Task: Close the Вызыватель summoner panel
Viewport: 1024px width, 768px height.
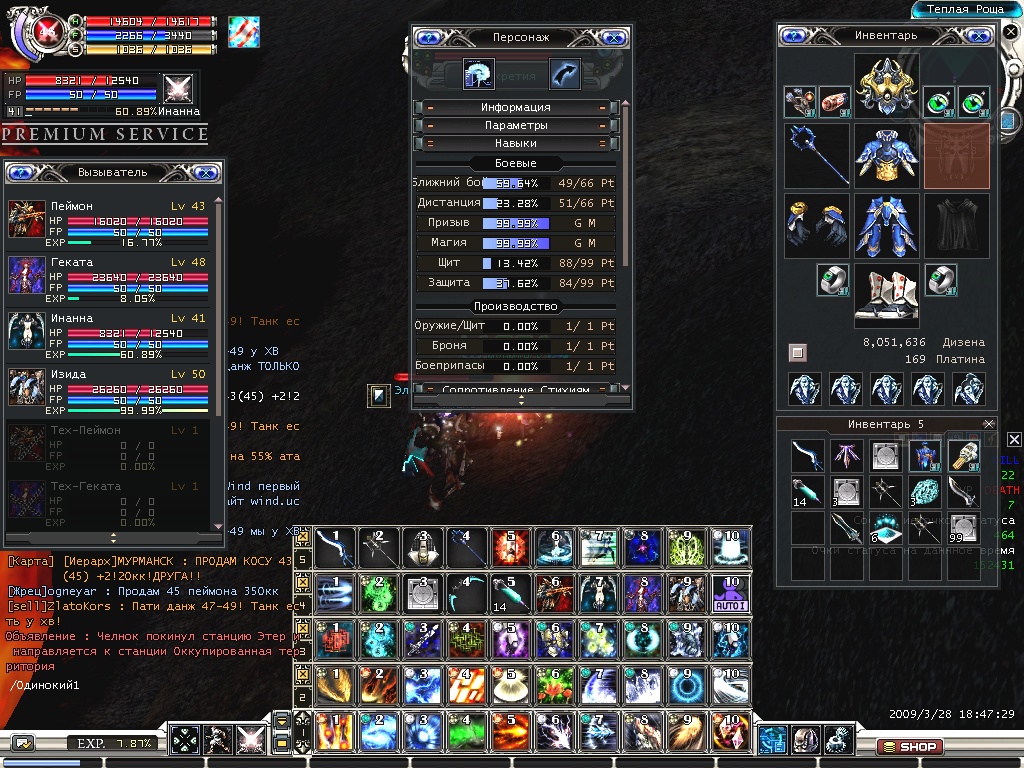Action: pyautogui.click(x=205, y=172)
